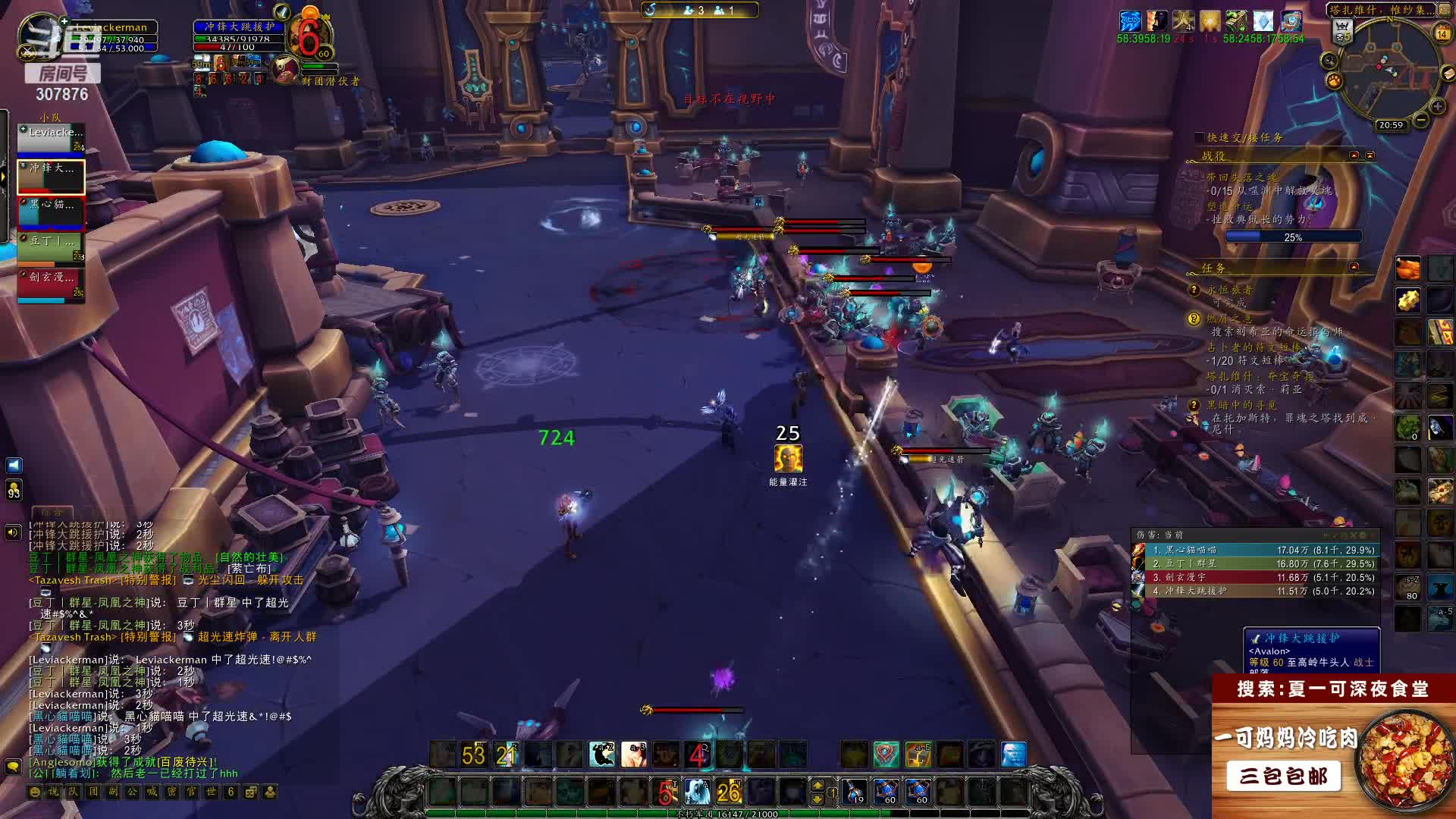Open the calendar button showing 14
Viewport: 1456px width, 819px height.
[1442, 33]
